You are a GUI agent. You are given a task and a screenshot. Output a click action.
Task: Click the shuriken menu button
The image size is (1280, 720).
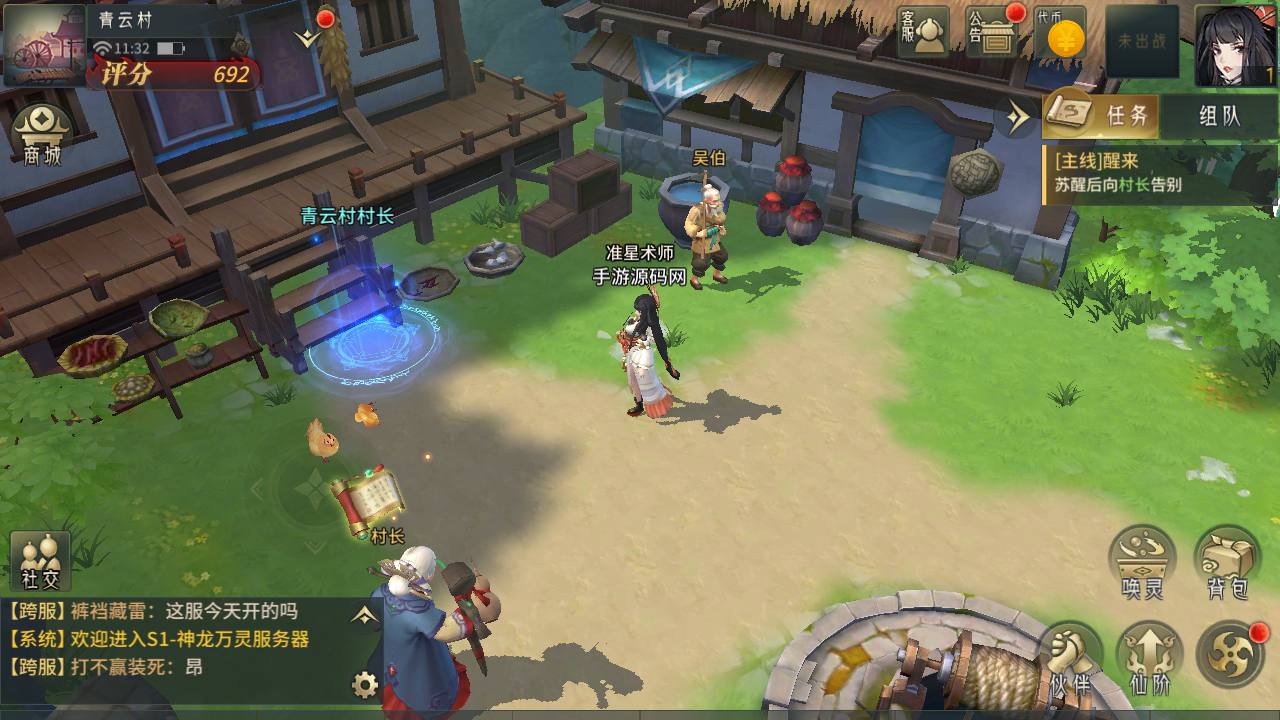point(1231,656)
